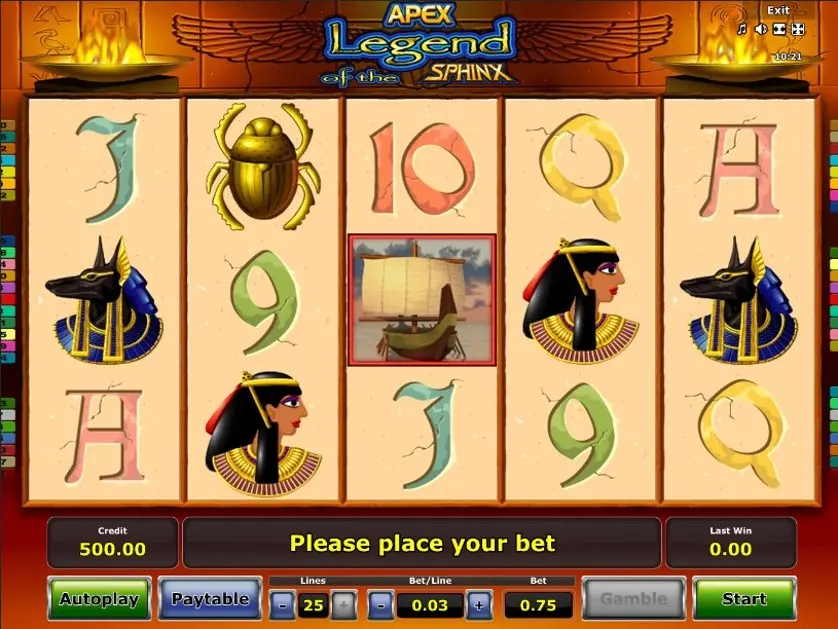Lower the Bet/Line amount
The width and height of the screenshot is (838, 629).
tap(381, 604)
